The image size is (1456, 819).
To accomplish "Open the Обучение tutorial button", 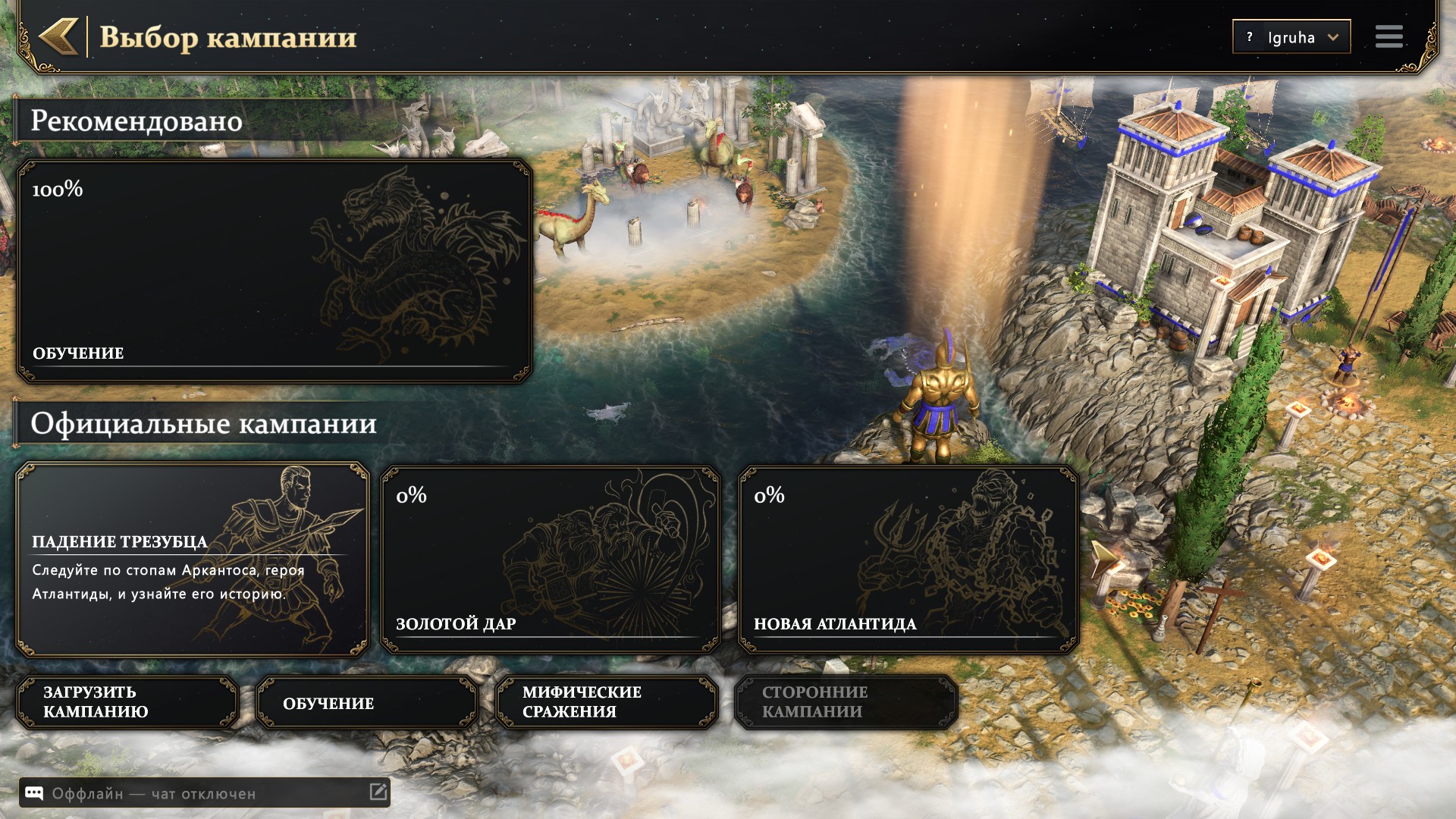I will point(367,702).
